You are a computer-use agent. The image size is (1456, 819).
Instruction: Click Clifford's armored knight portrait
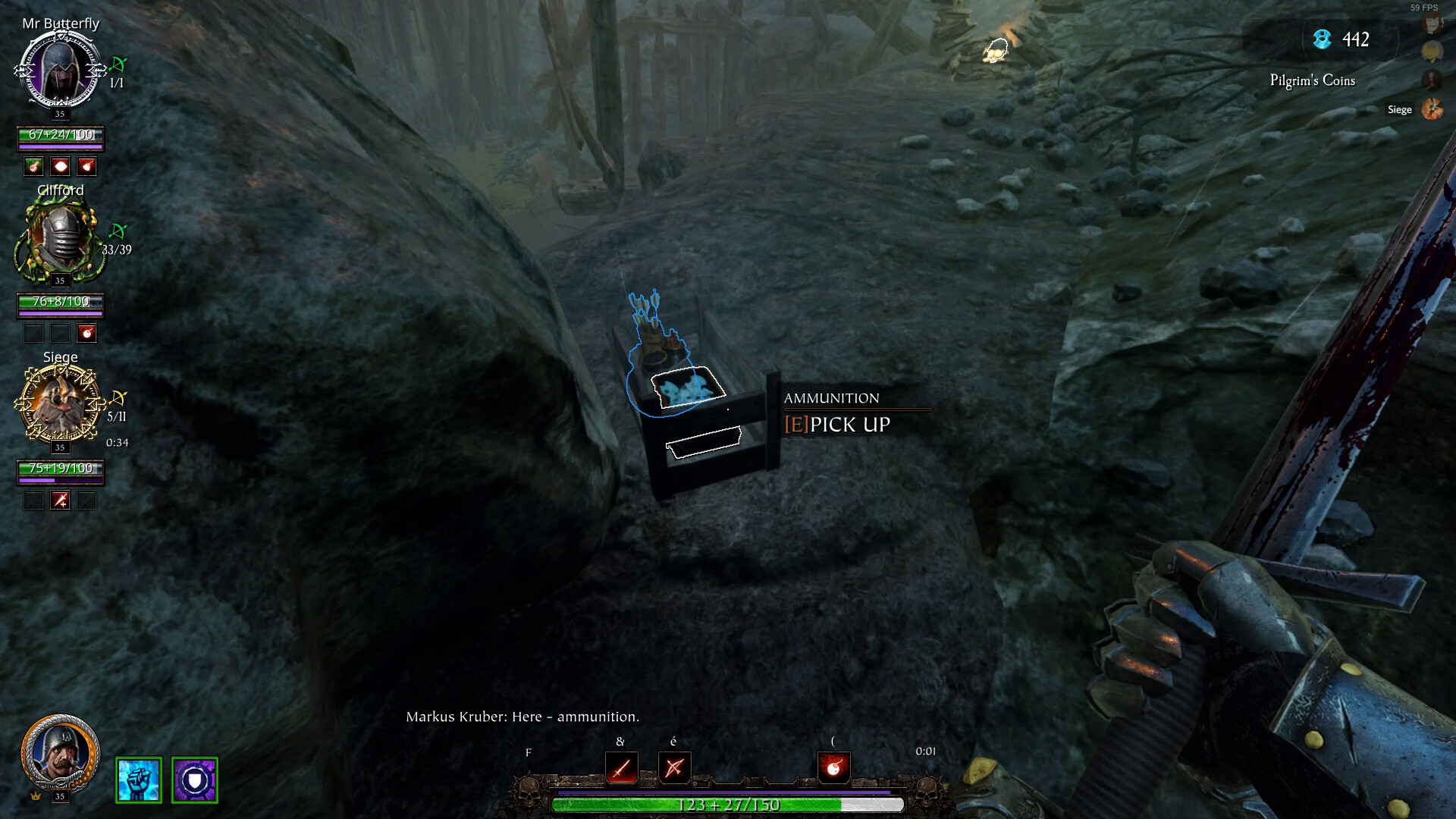click(x=59, y=237)
